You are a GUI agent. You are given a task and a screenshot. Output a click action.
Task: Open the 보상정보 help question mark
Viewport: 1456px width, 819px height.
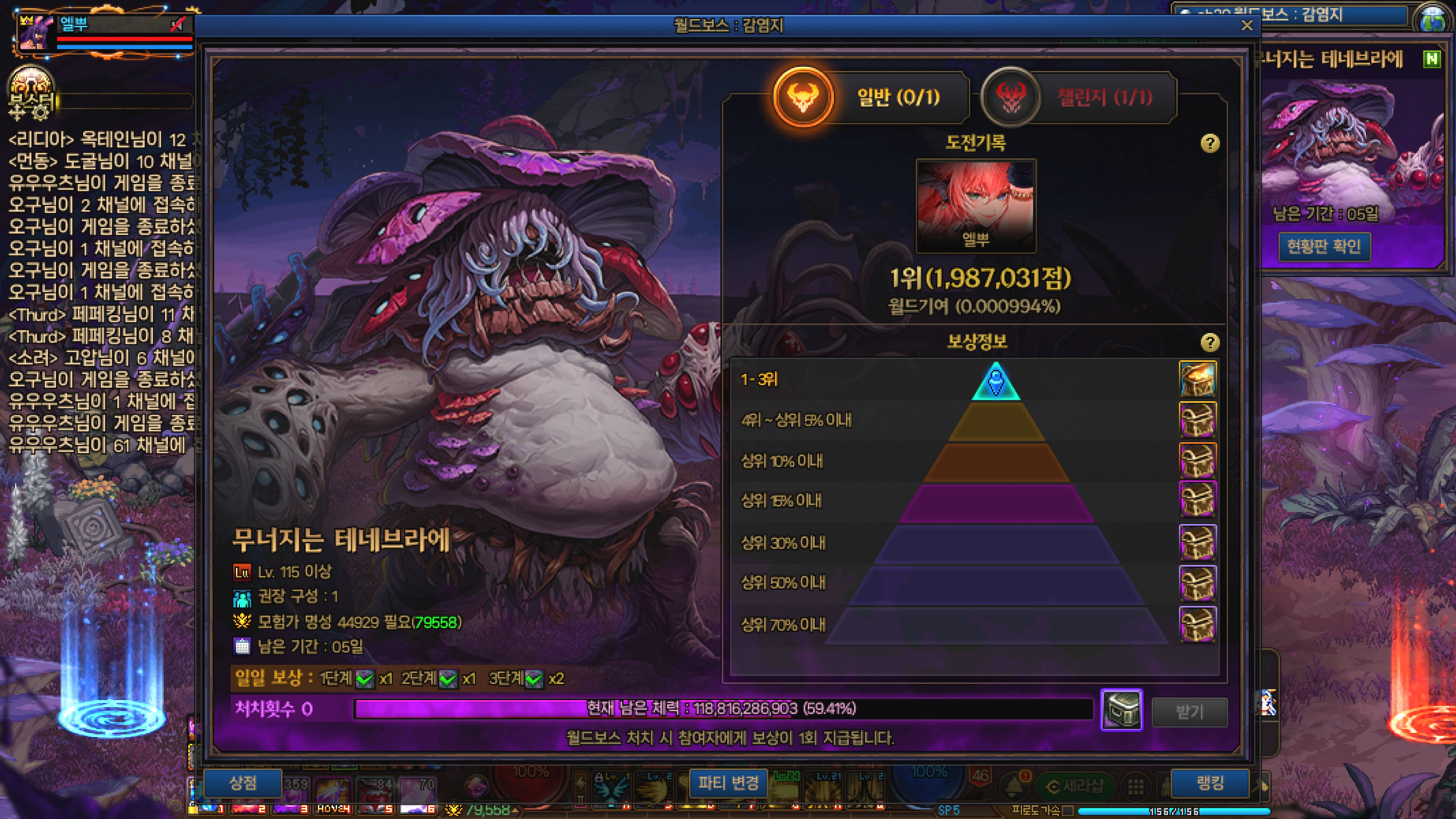(x=1210, y=342)
